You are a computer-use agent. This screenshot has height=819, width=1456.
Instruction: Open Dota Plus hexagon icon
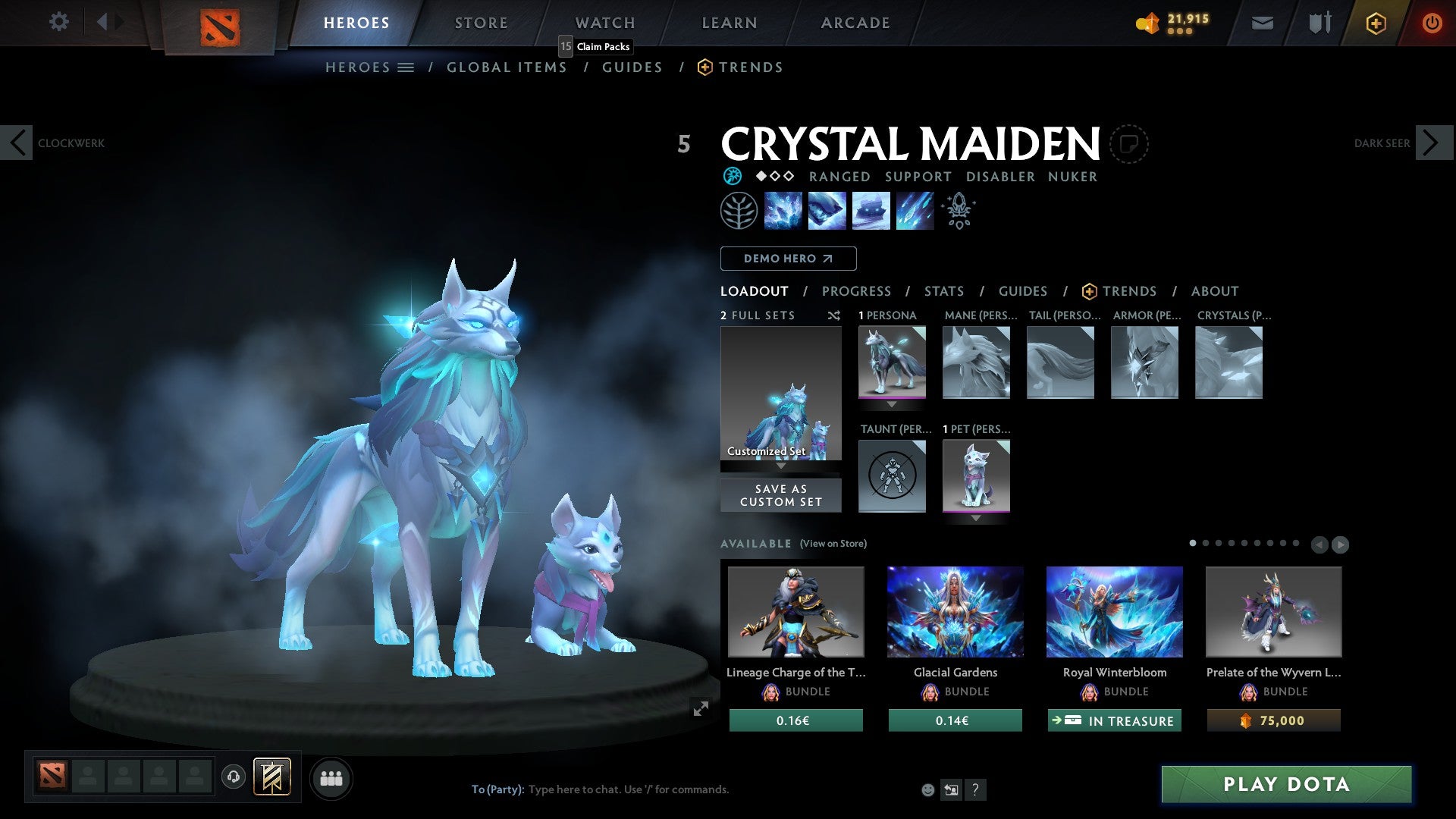click(1375, 23)
